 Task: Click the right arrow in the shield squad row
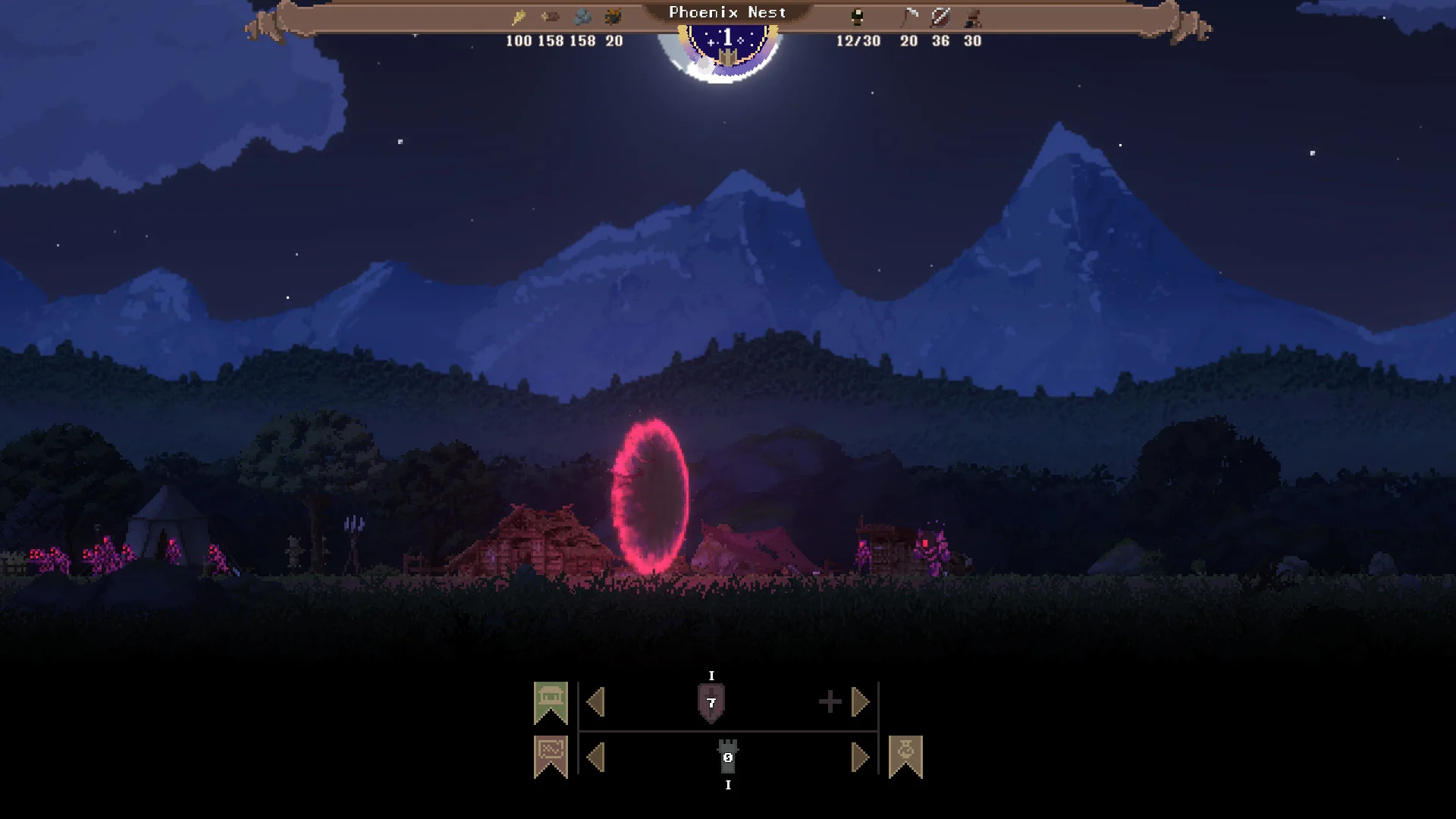[x=860, y=702]
